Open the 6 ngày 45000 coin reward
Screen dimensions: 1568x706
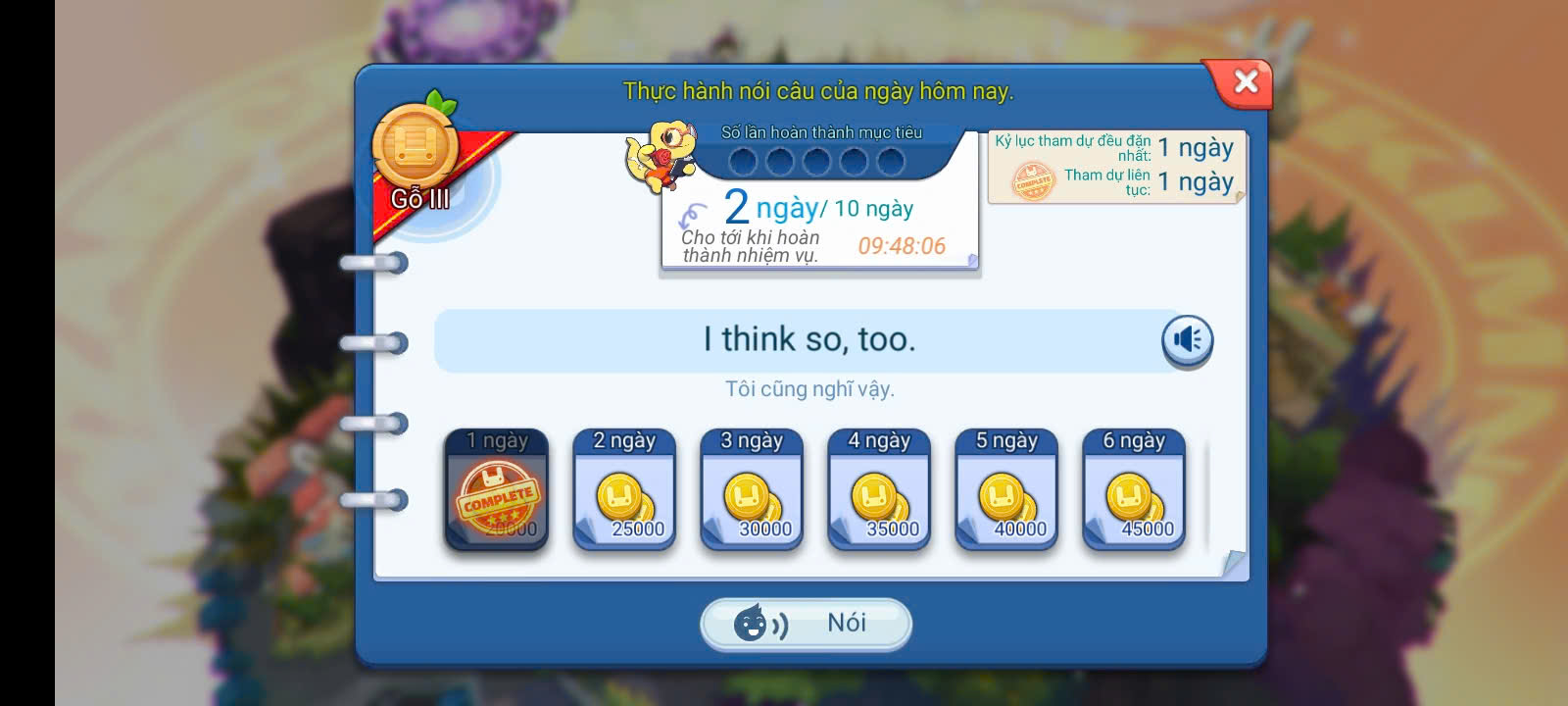[x=1134, y=490]
